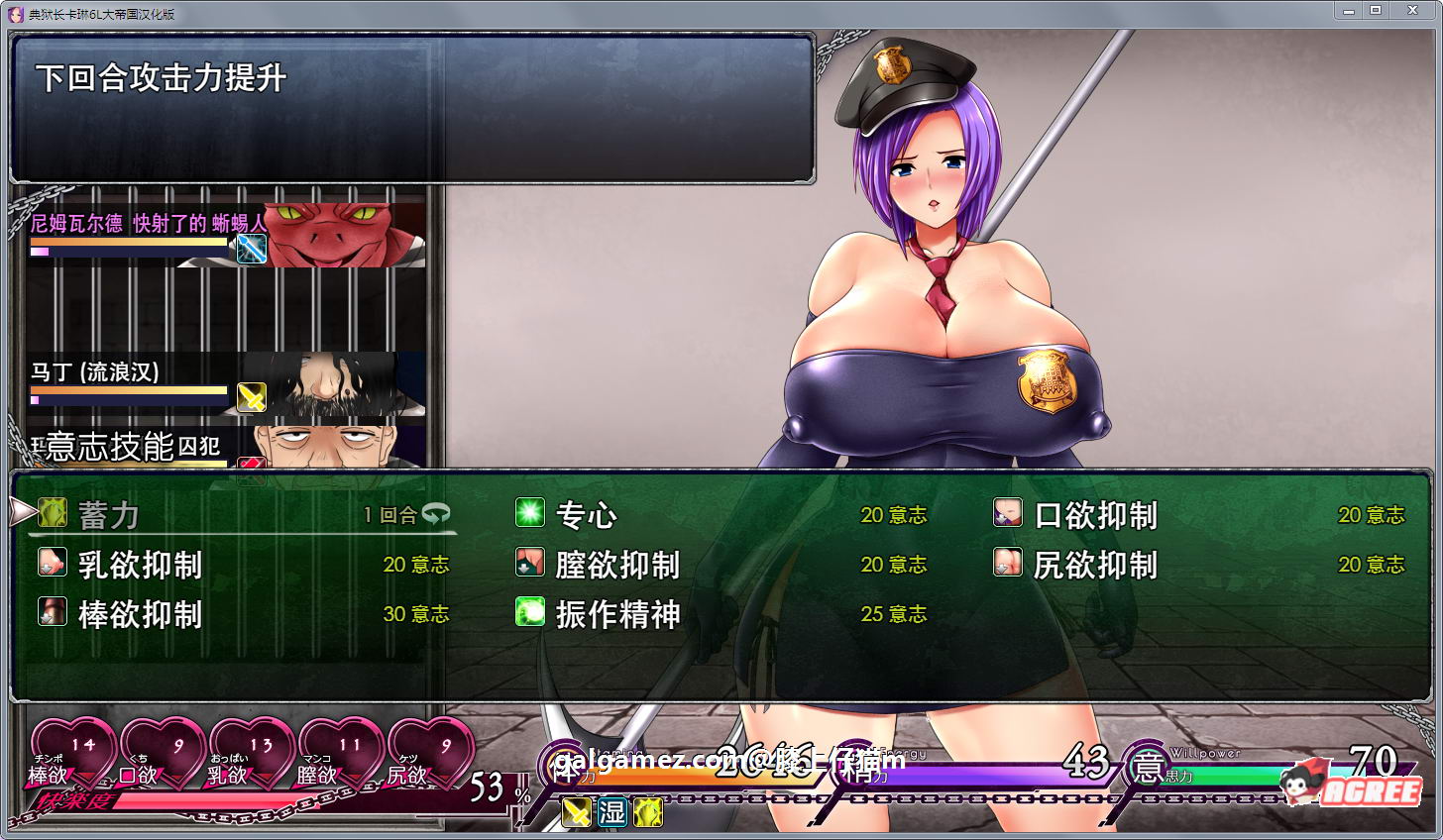Click the lightning status icon near 湿
This screenshot has width=1443, height=840.
(x=650, y=811)
